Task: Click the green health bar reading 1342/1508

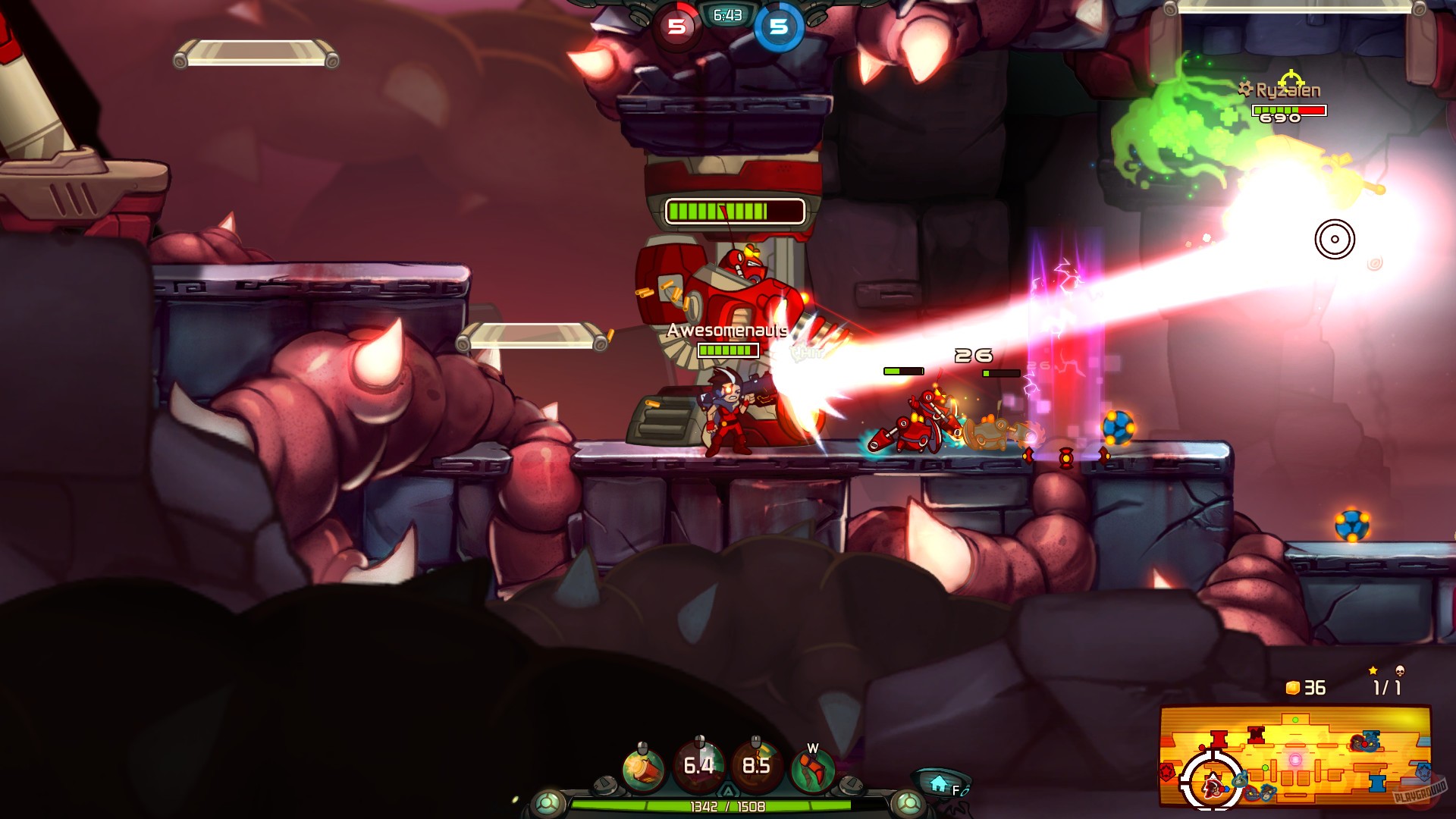Action: 726,806
